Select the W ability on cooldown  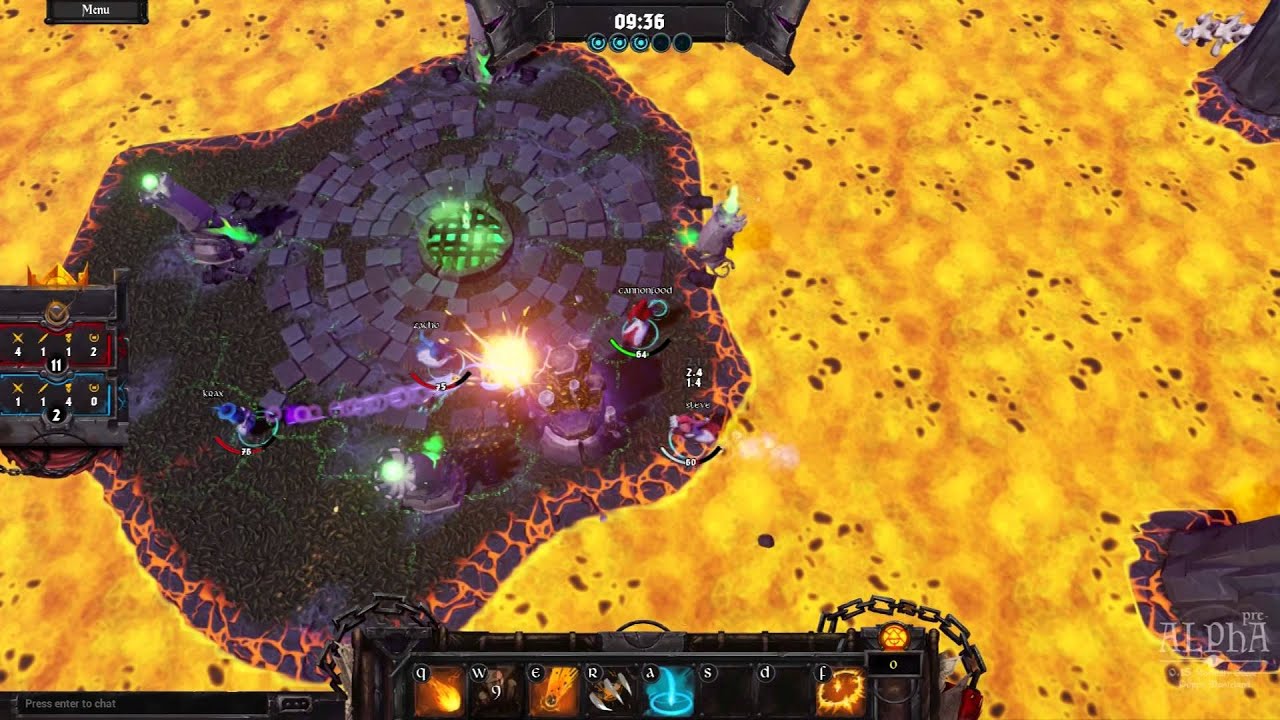point(494,691)
